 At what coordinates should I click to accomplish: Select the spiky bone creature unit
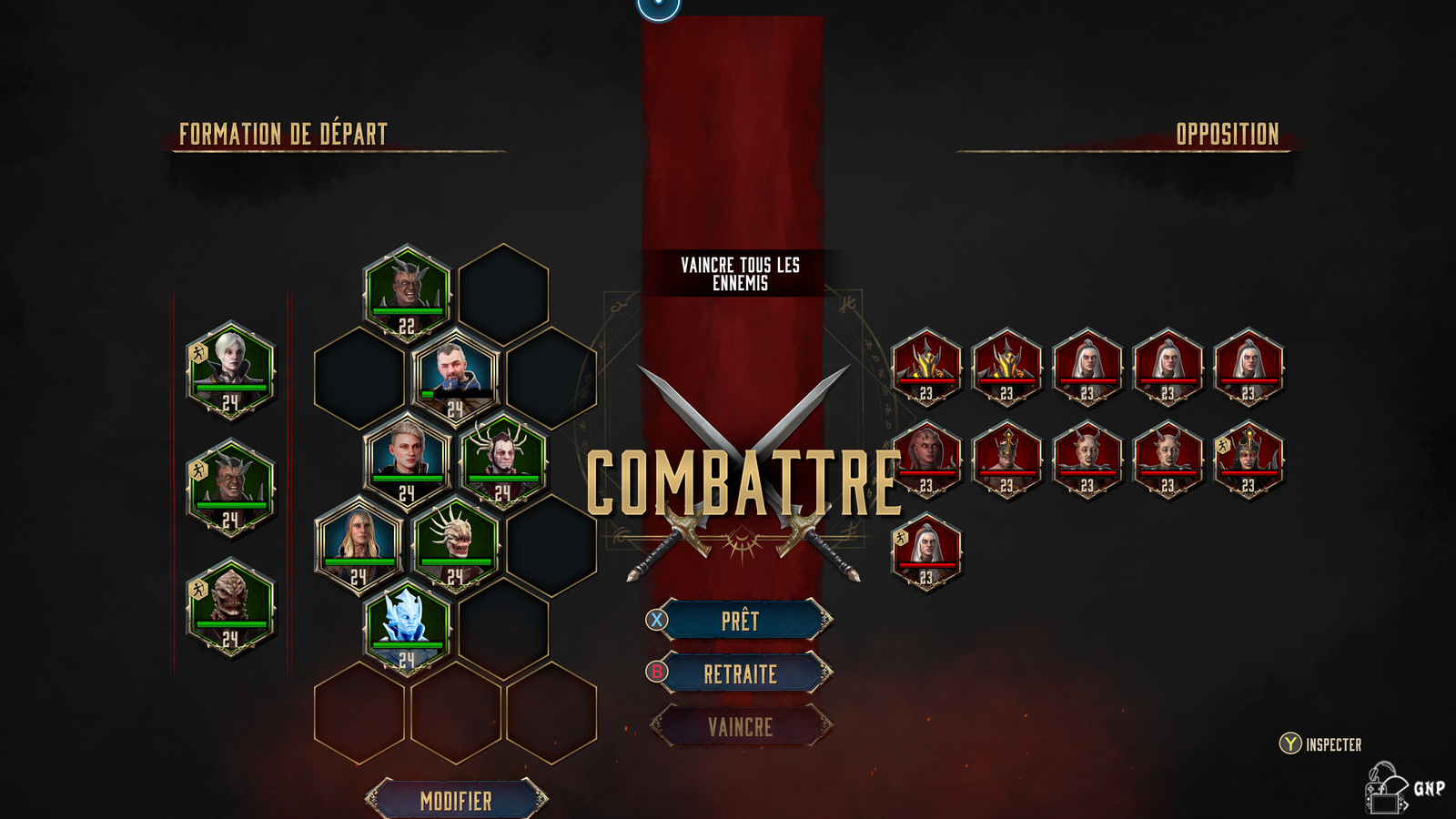point(455,542)
